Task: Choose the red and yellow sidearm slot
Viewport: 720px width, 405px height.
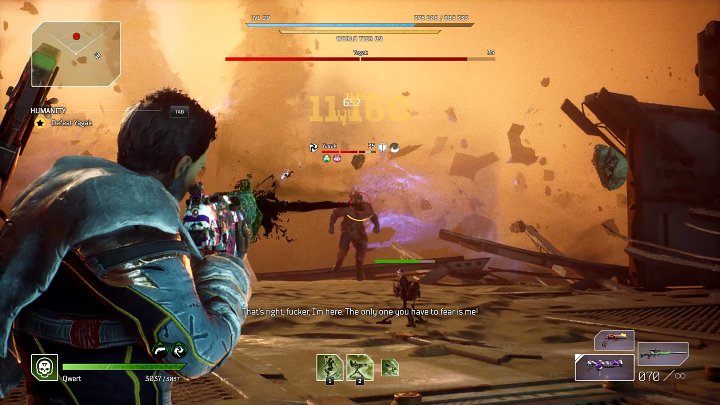Action: click(614, 339)
